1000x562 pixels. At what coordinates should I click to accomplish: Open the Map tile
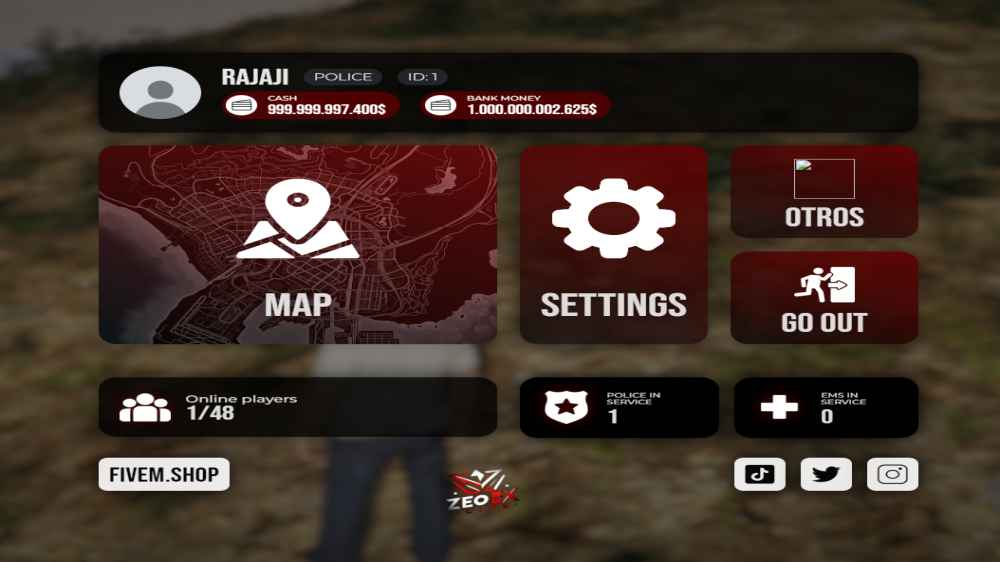tap(297, 245)
